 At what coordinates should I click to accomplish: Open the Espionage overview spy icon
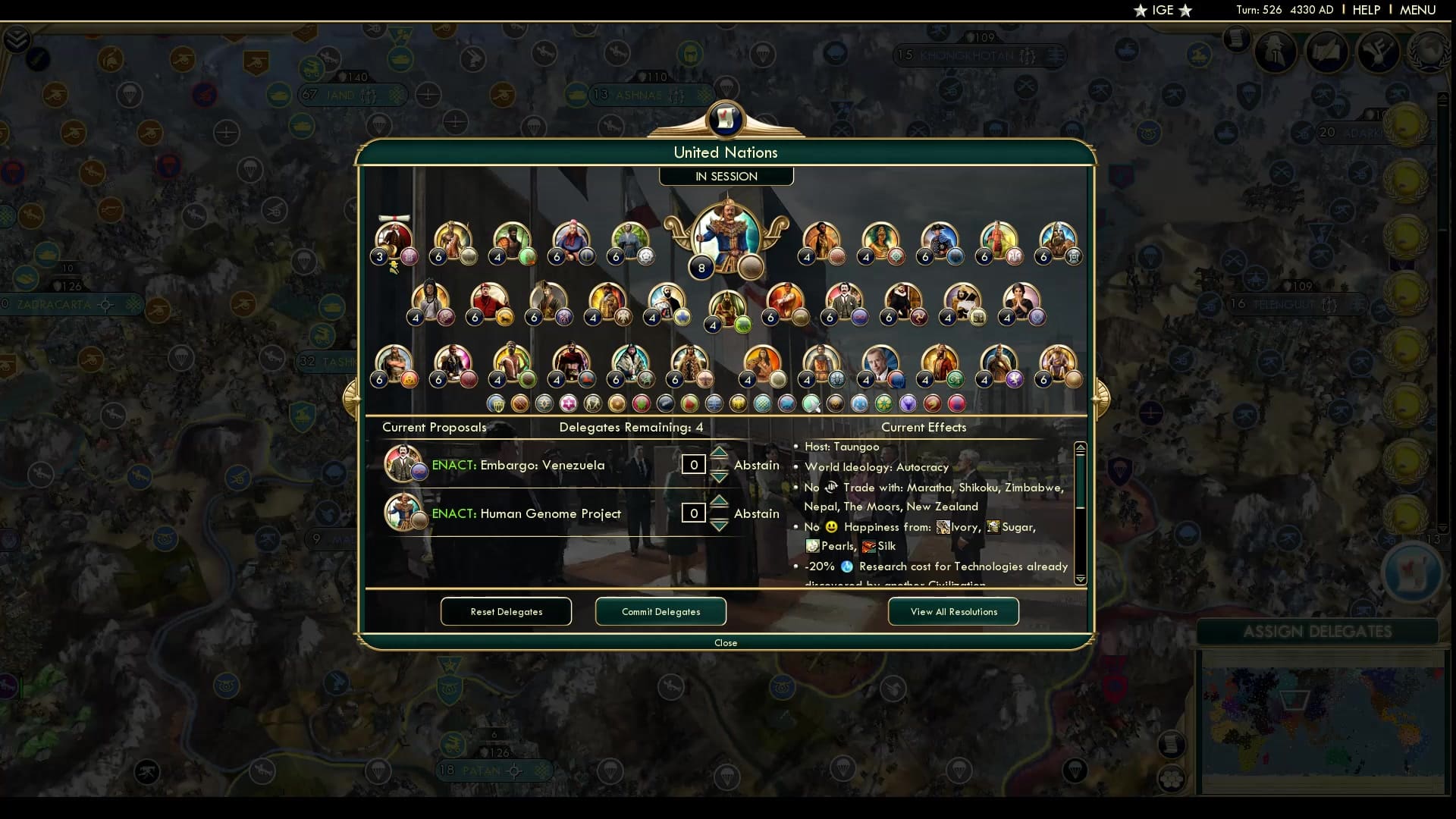[1274, 53]
